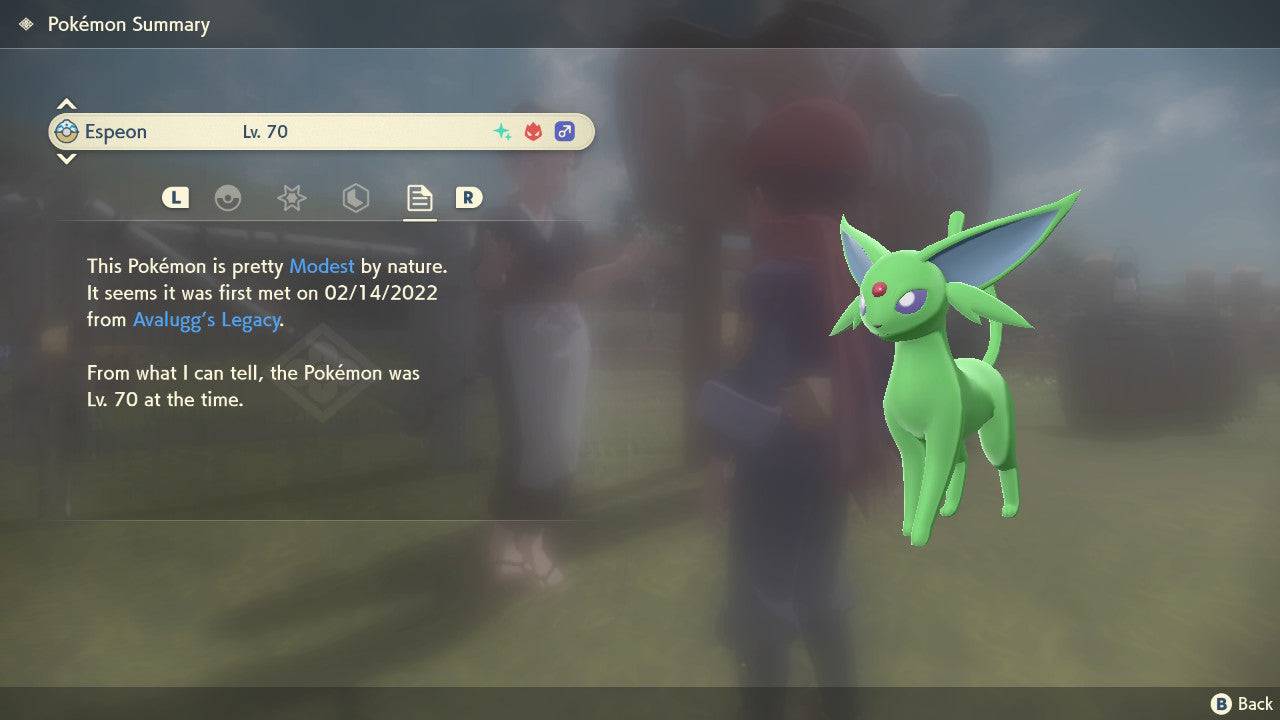Image resolution: width=1280 pixels, height=720 pixels.
Task: Click the Avalugg's Legacy link
Action: (205, 319)
